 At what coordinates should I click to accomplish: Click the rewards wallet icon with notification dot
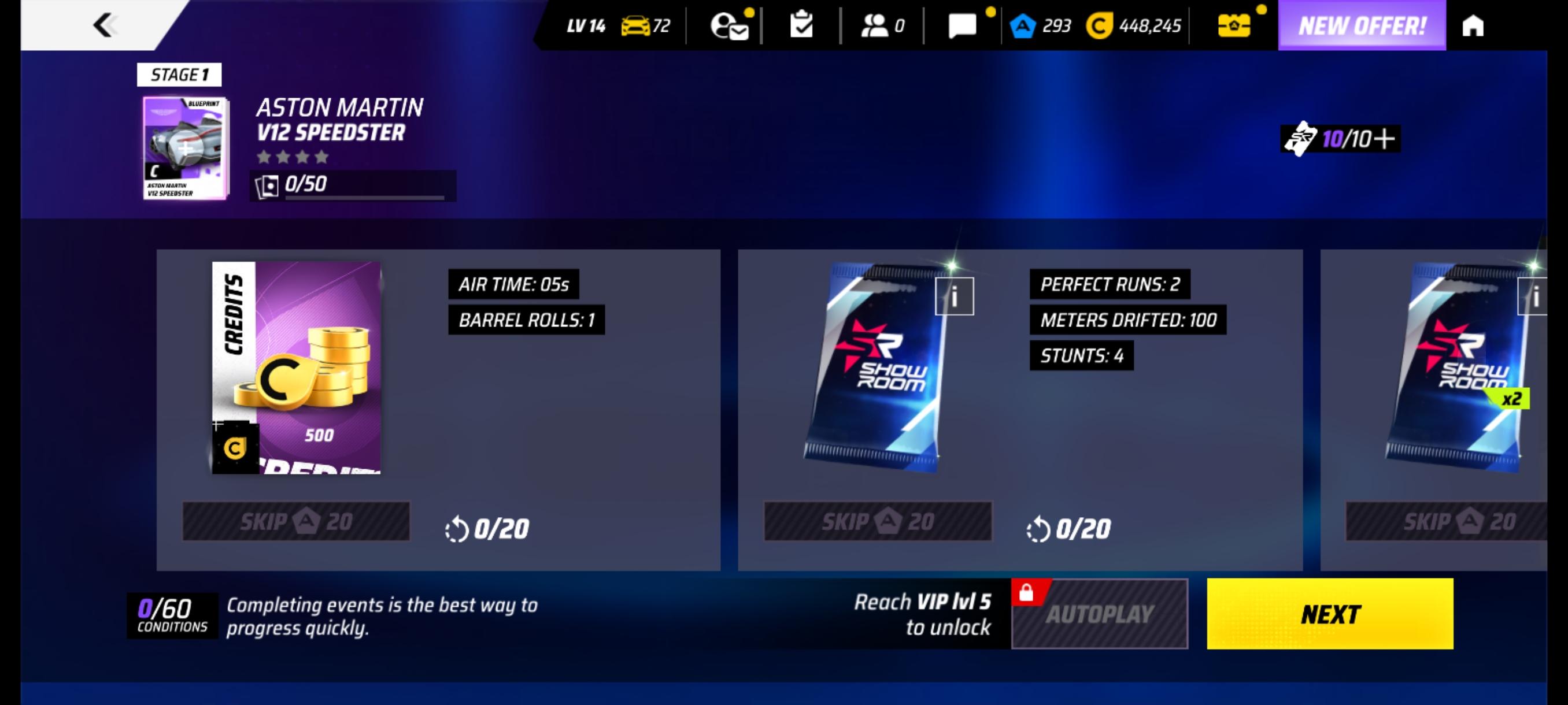pyautogui.click(x=1236, y=25)
